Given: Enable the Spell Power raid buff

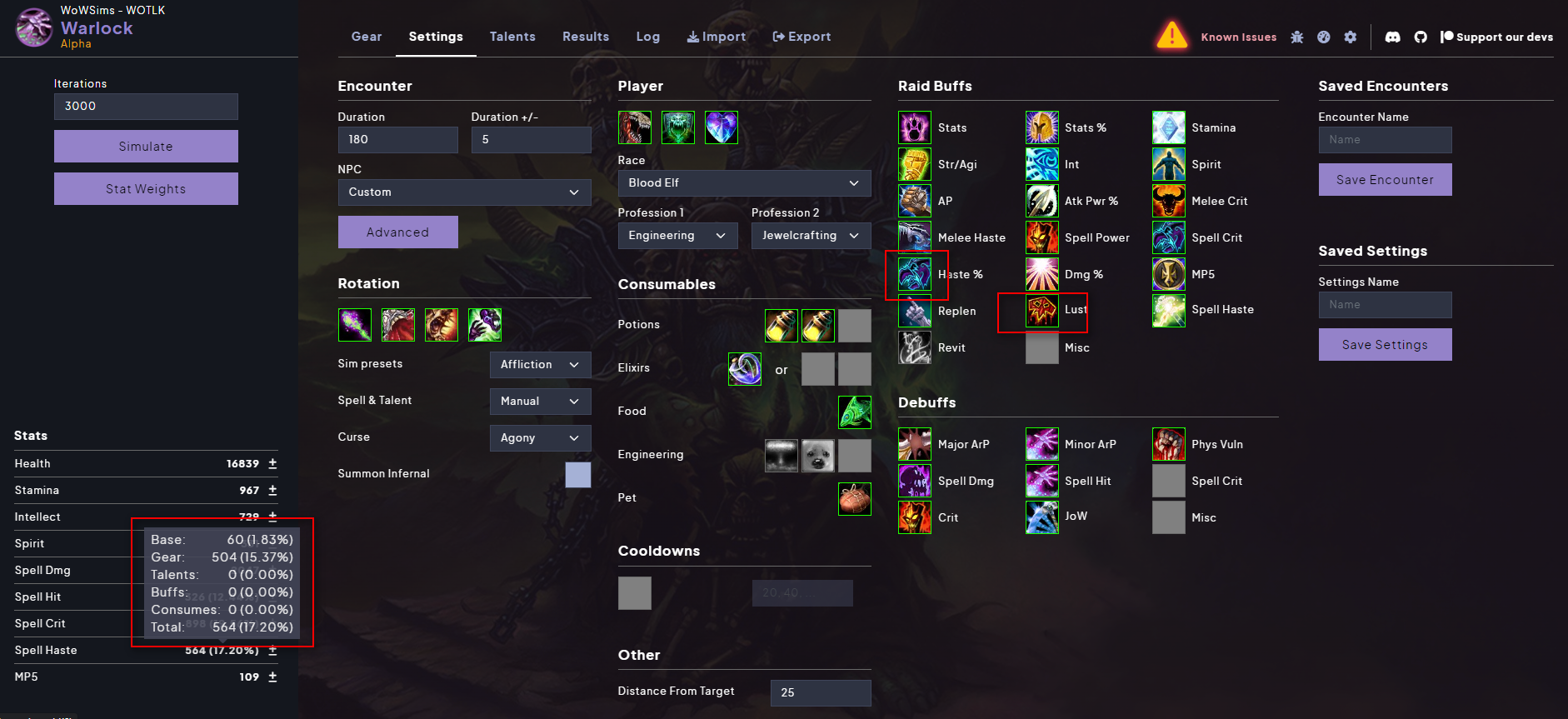Looking at the screenshot, I should coord(1041,237).
